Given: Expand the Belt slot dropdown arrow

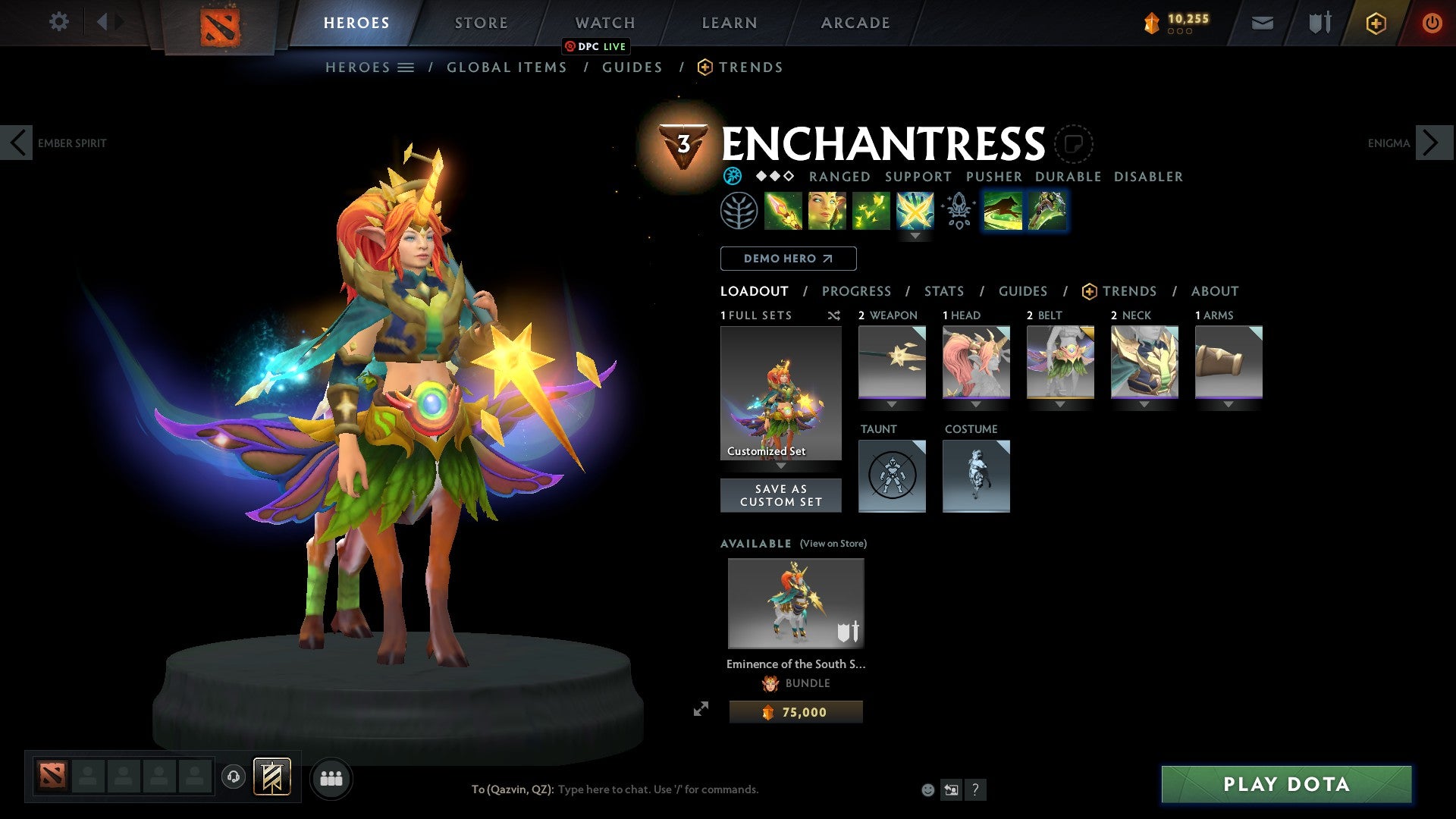Looking at the screenshot, I should click(1060, 403).
